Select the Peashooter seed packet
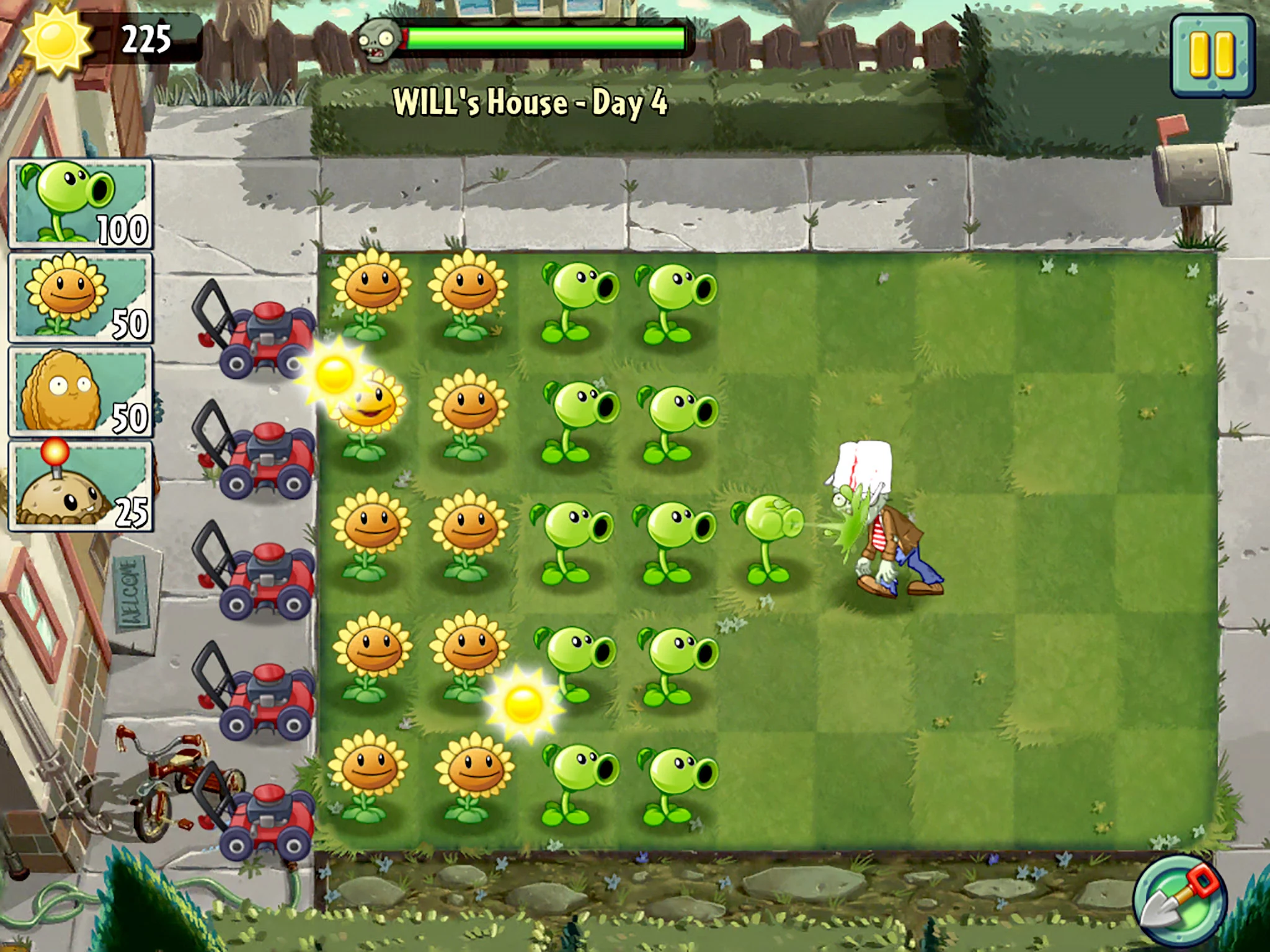The height and width of the screenshot is (952, 1270). pyautogui.click(x=78, y=201)
